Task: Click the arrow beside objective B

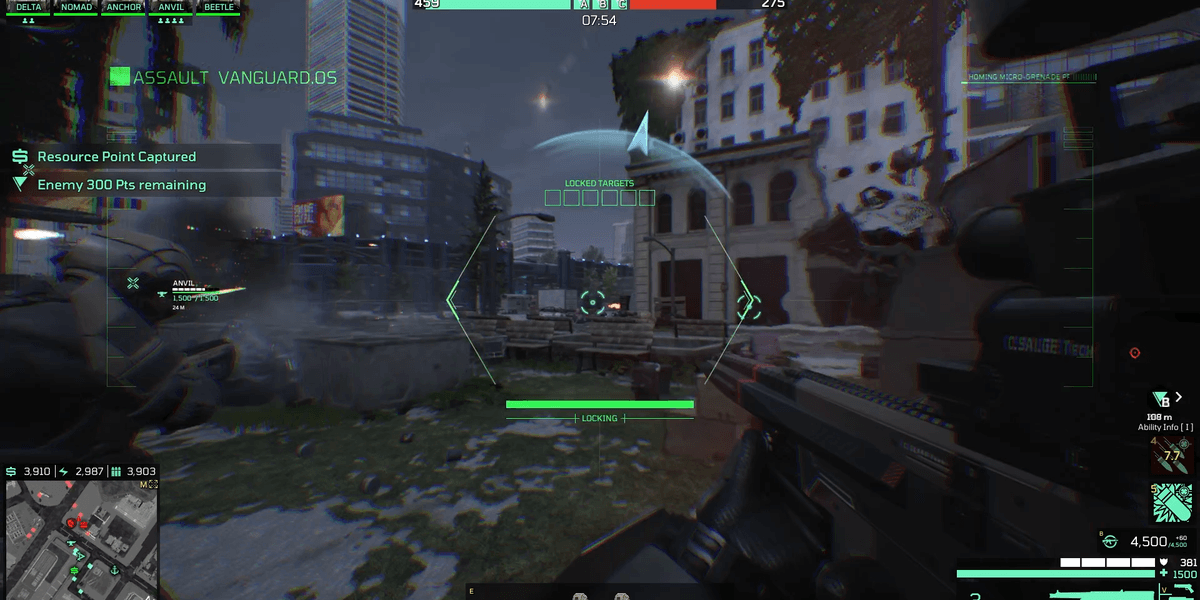Action: (x=1179, y=397)
